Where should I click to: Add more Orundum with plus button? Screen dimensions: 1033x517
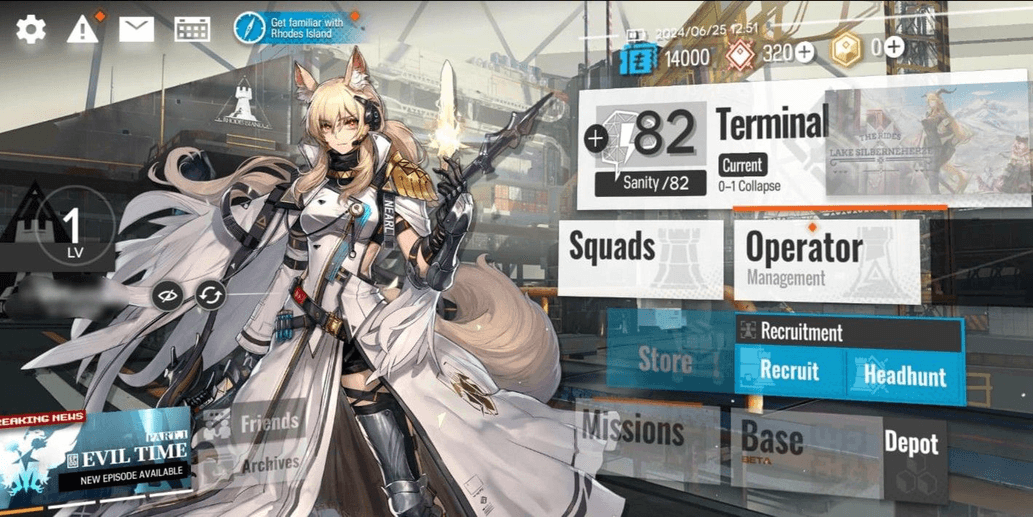pyautogui.click(x=803, y=52)
